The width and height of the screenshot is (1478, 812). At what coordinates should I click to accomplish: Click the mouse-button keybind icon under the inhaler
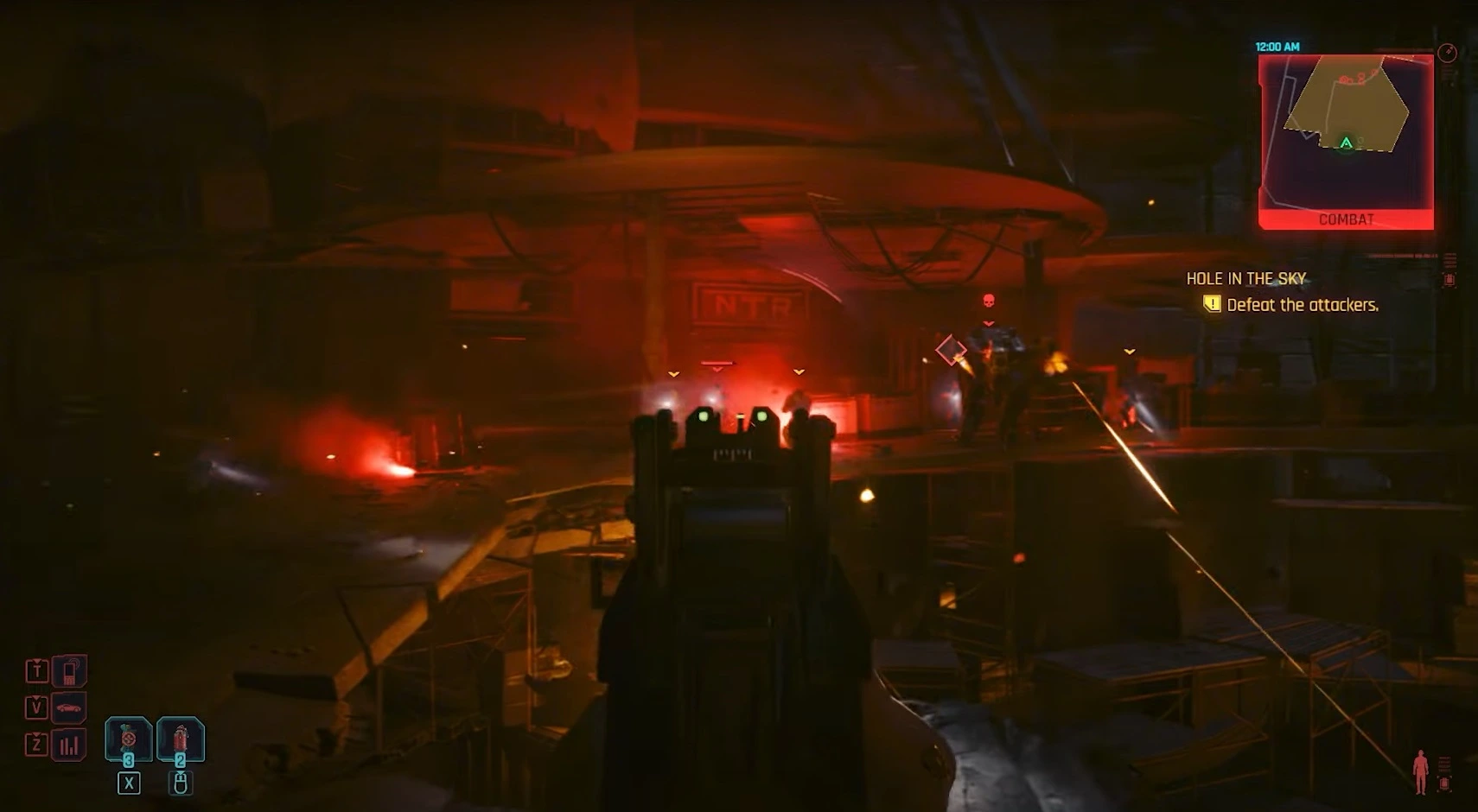pos(182,783)
